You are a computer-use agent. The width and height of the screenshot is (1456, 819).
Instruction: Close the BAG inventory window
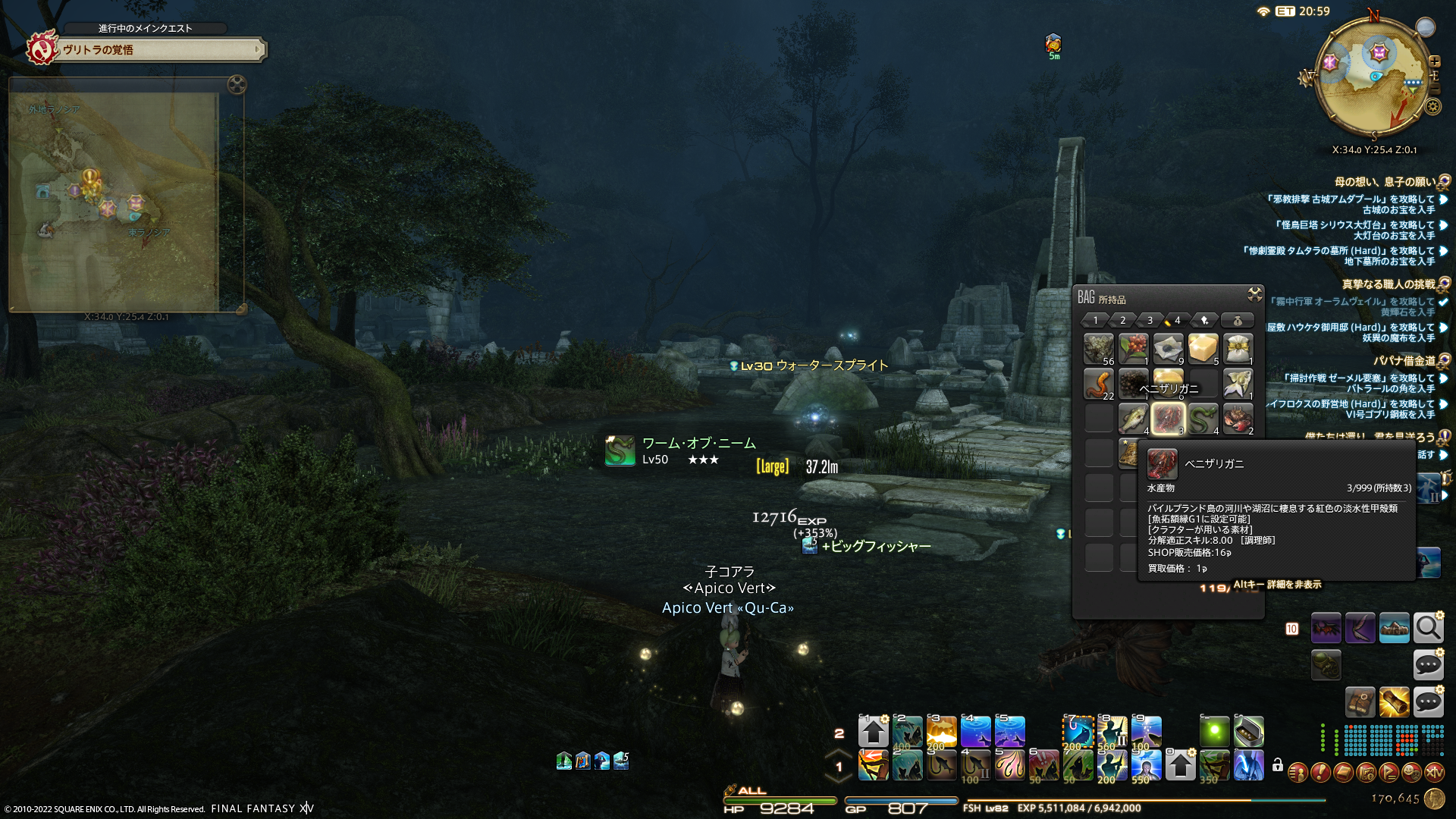(x=1254, y=294)
